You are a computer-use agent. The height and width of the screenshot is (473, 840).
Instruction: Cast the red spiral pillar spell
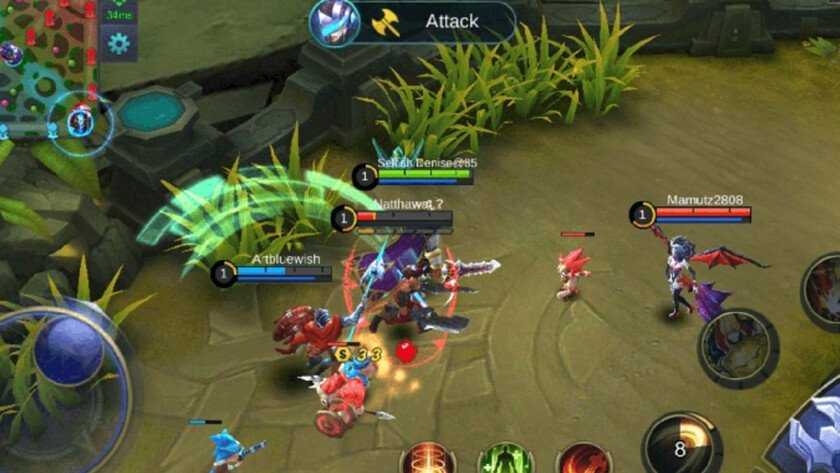429,460
